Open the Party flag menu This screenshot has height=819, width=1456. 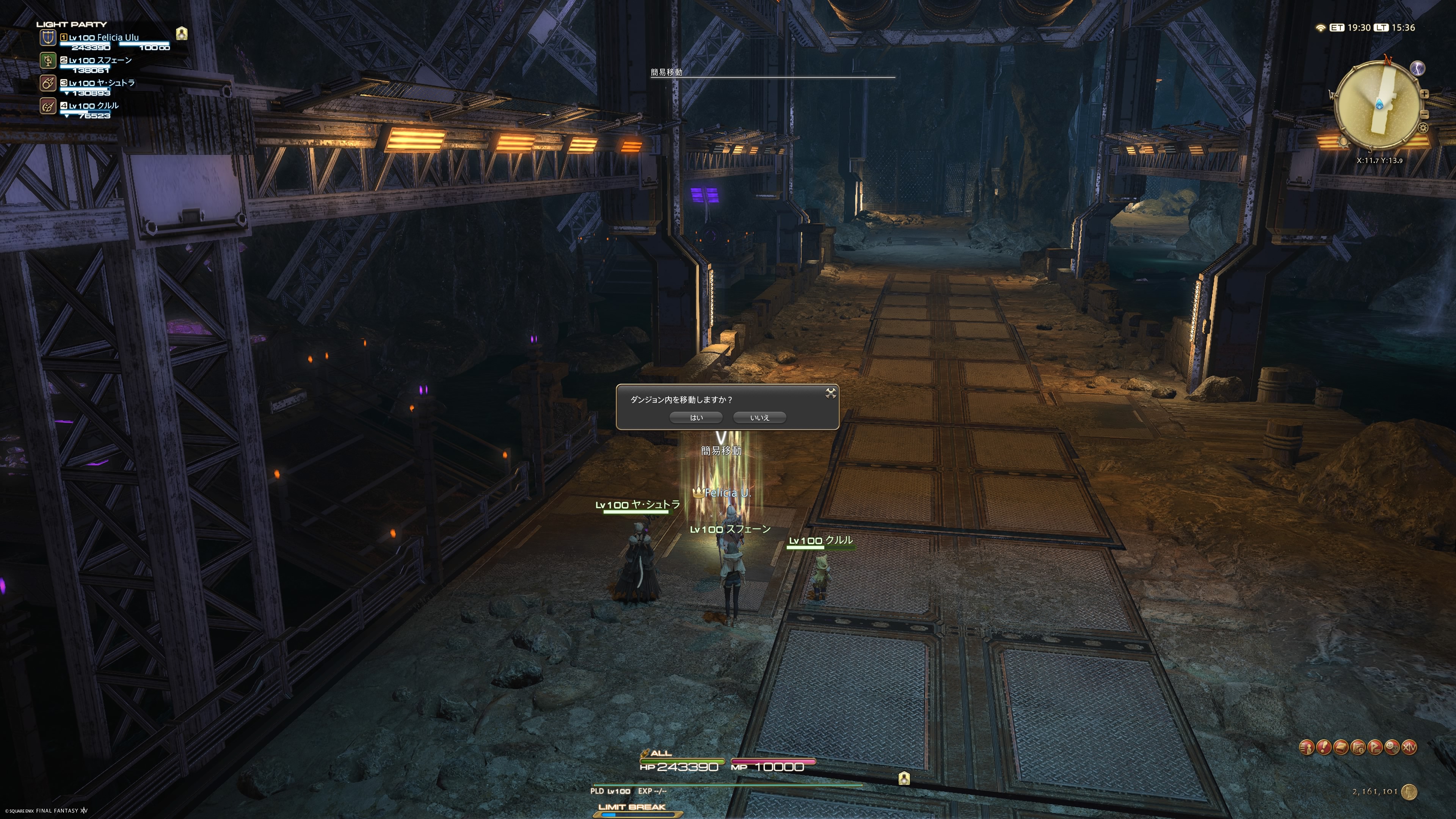1375,747
